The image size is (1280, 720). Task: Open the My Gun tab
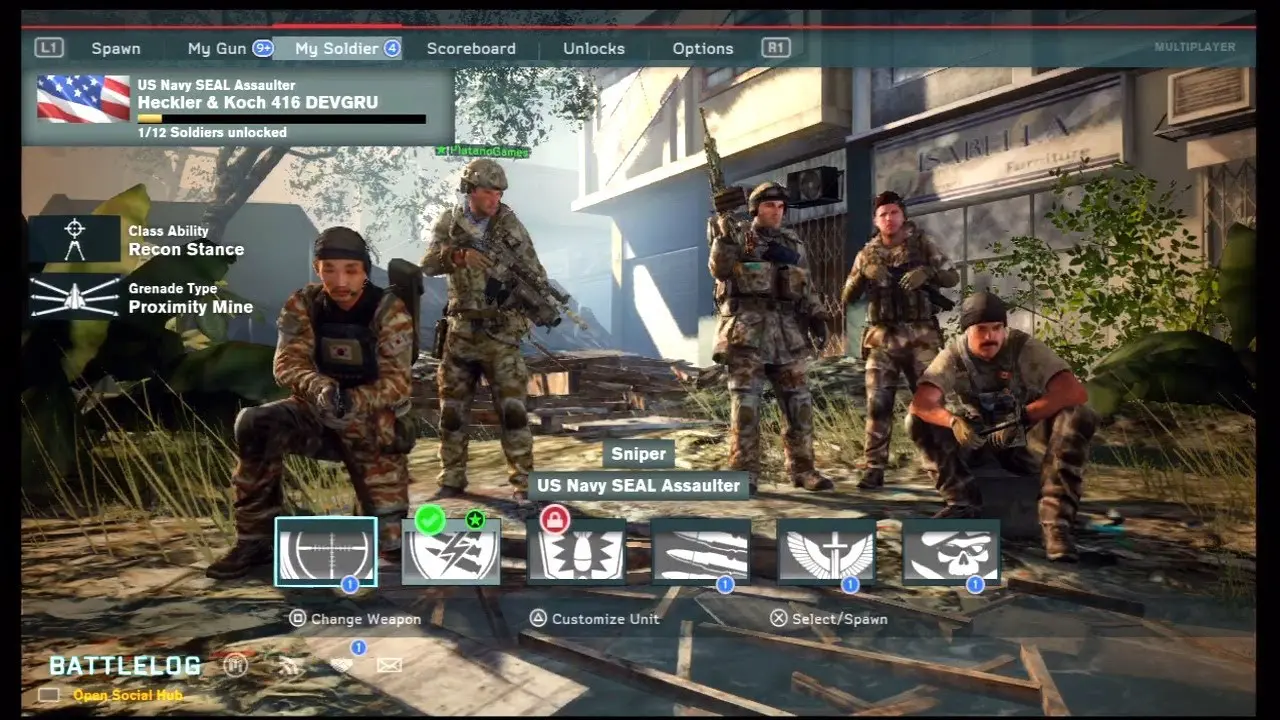[218, 48]
